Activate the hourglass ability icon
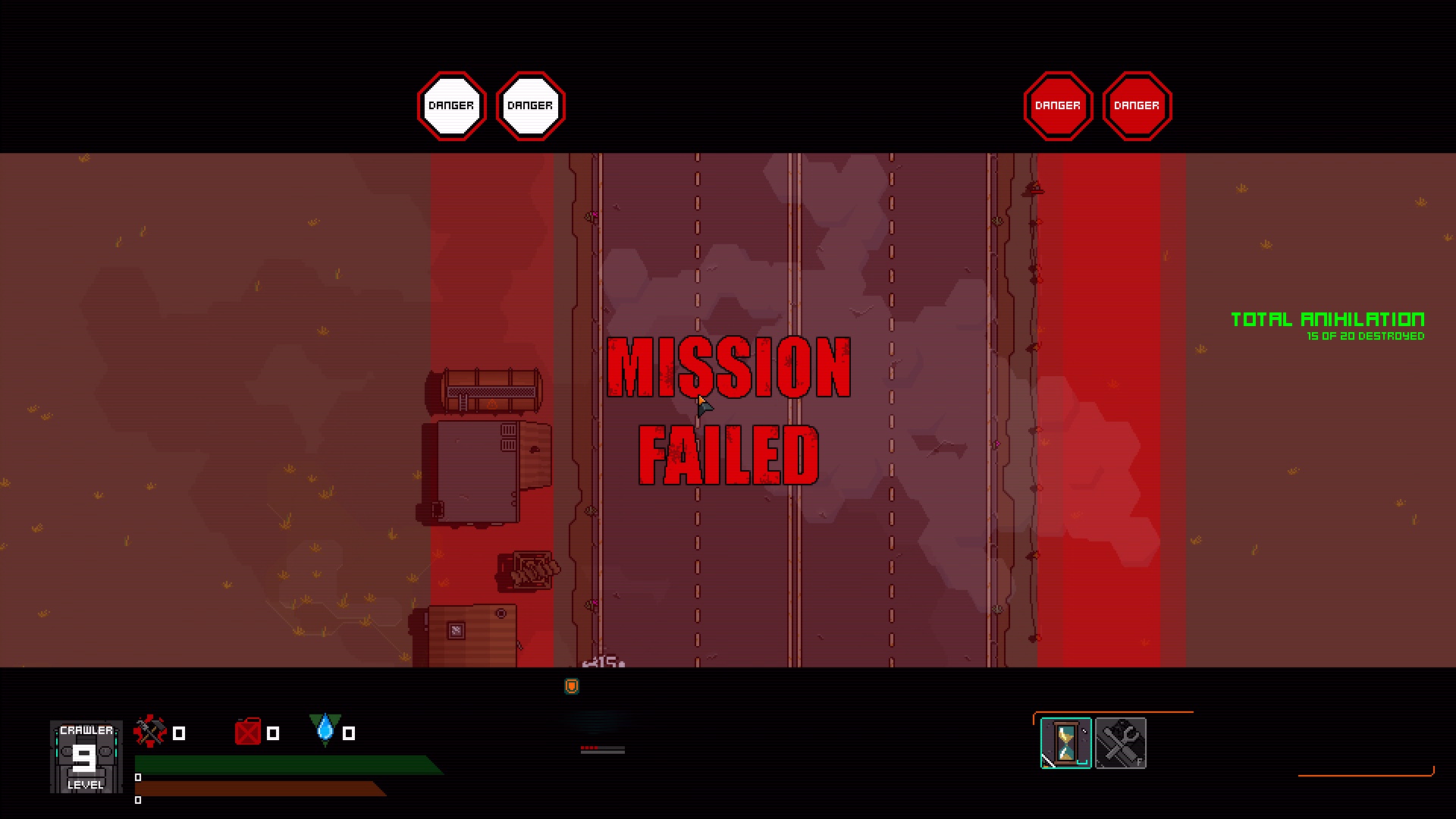The image size is (1456, 819). (1065, 743)
